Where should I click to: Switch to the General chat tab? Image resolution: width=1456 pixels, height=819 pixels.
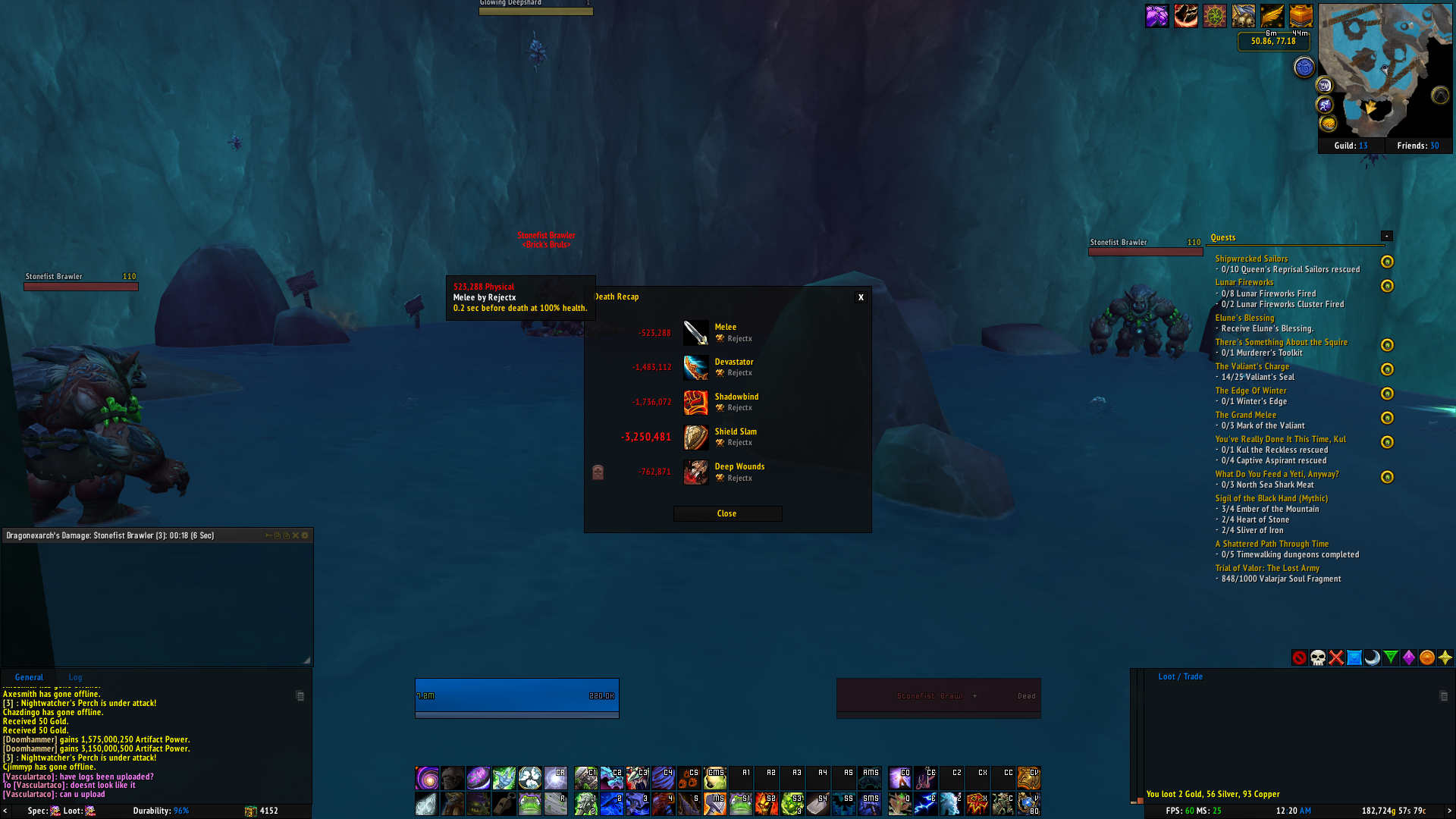[29, 677]
